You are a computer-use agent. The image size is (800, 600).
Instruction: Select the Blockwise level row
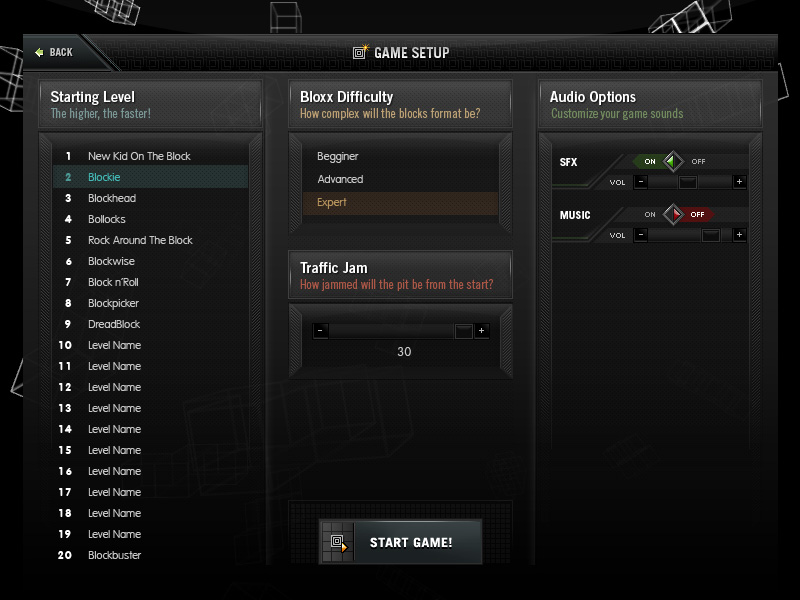pyautogui.click(x=112, y=261)
